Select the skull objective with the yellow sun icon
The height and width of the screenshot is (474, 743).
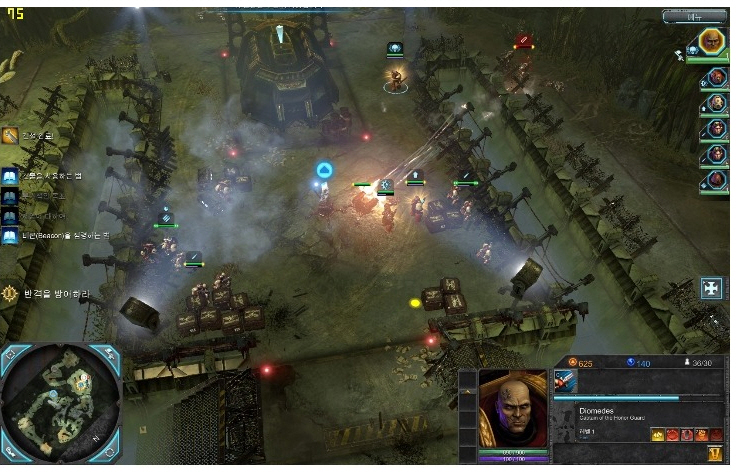pos(10,294)
